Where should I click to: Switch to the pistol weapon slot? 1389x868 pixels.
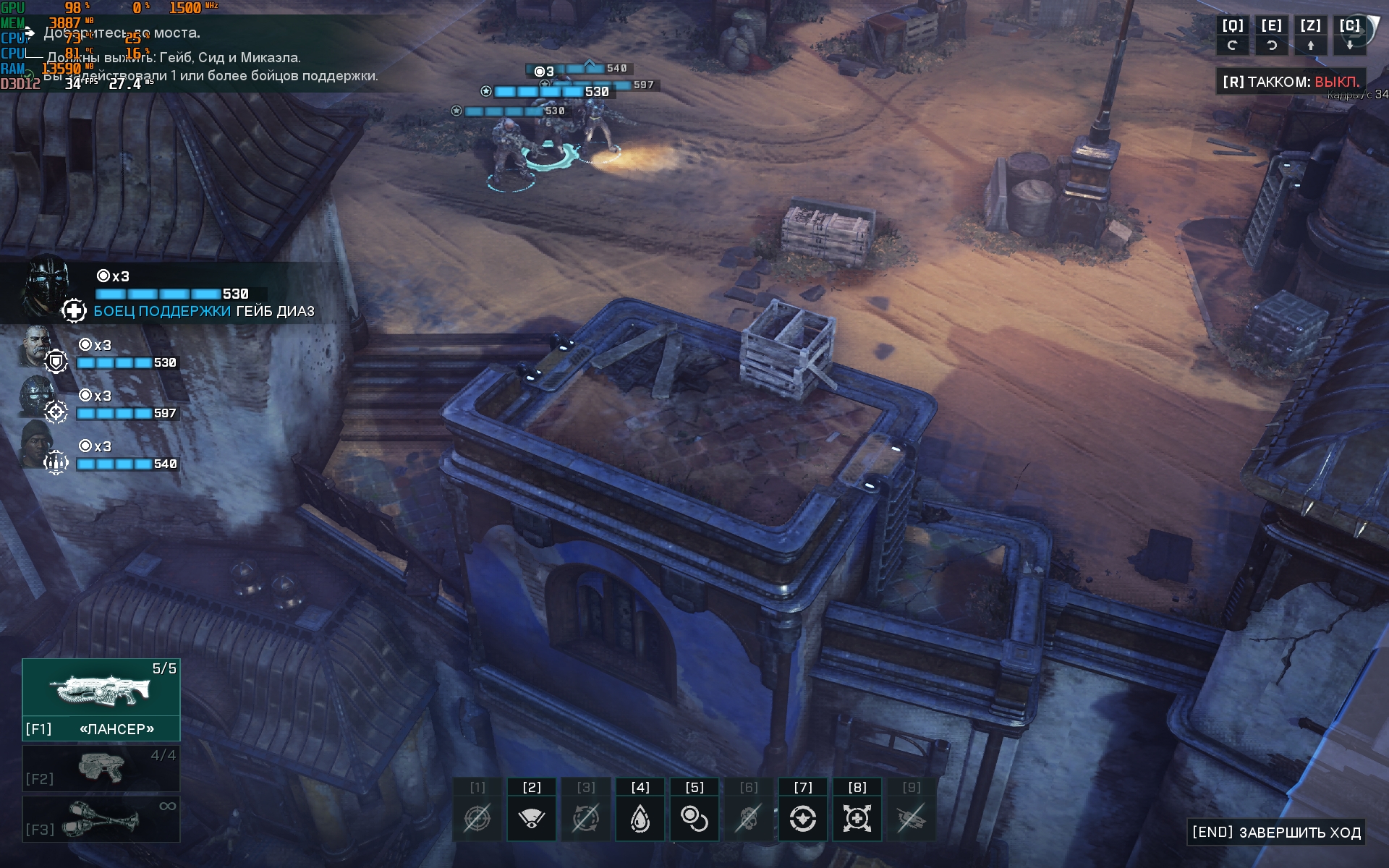[x=101, y=768]
